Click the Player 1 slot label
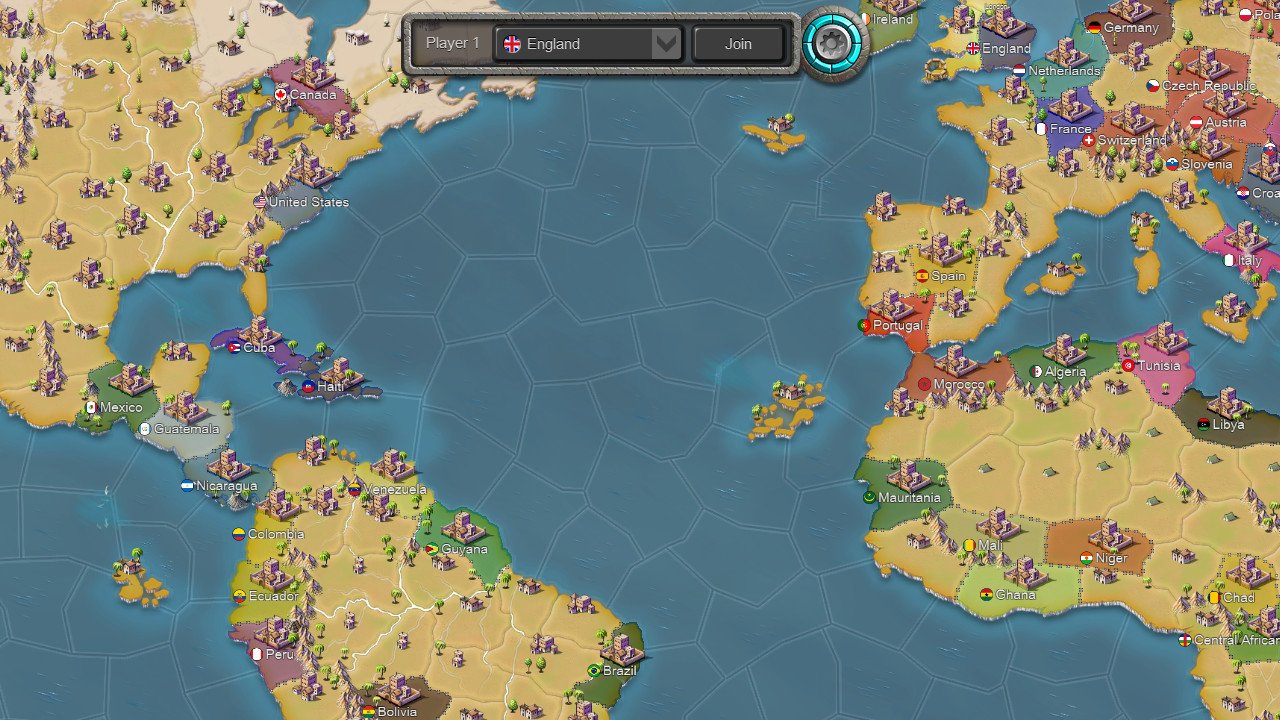 (x=452, y=43)
